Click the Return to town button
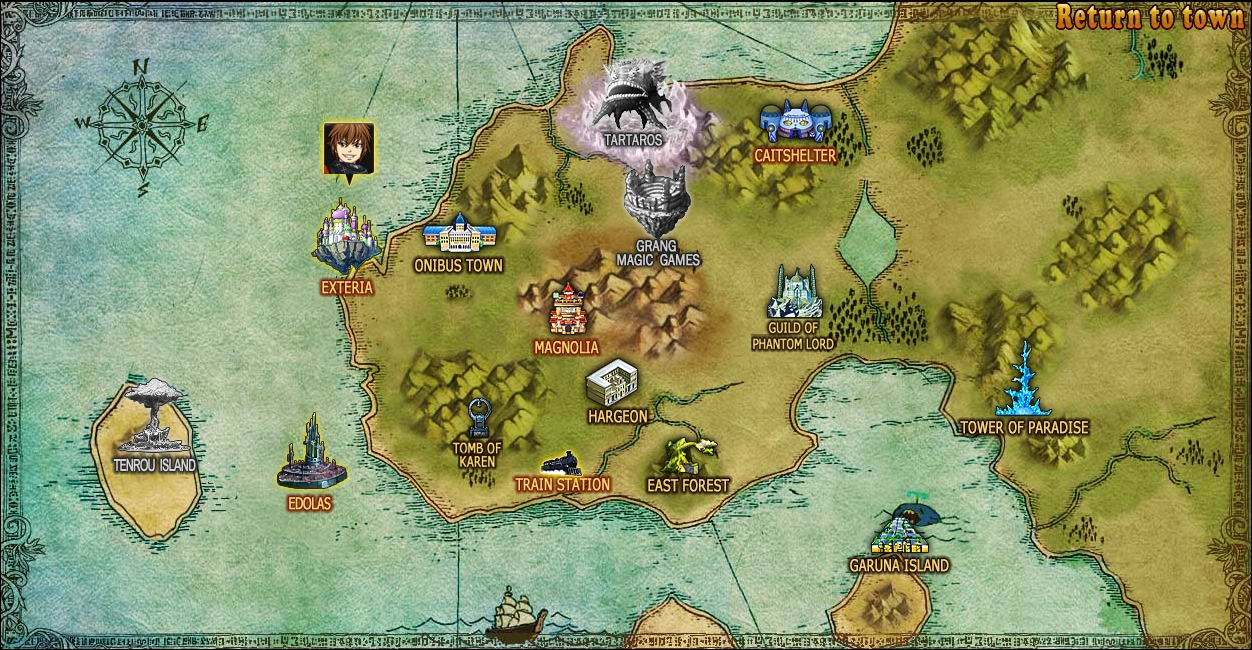Screen dimensions: 1252x650 (x=1150, y=17)
